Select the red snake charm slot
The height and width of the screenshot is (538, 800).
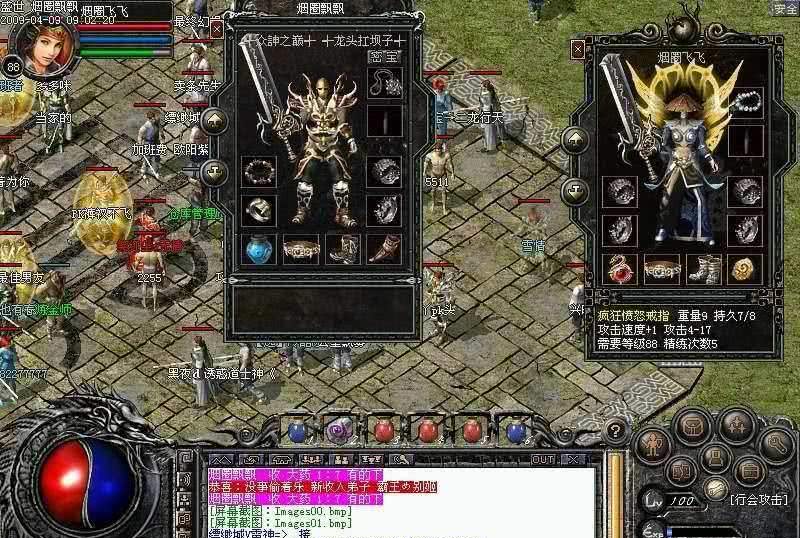(x=620, y=267)
